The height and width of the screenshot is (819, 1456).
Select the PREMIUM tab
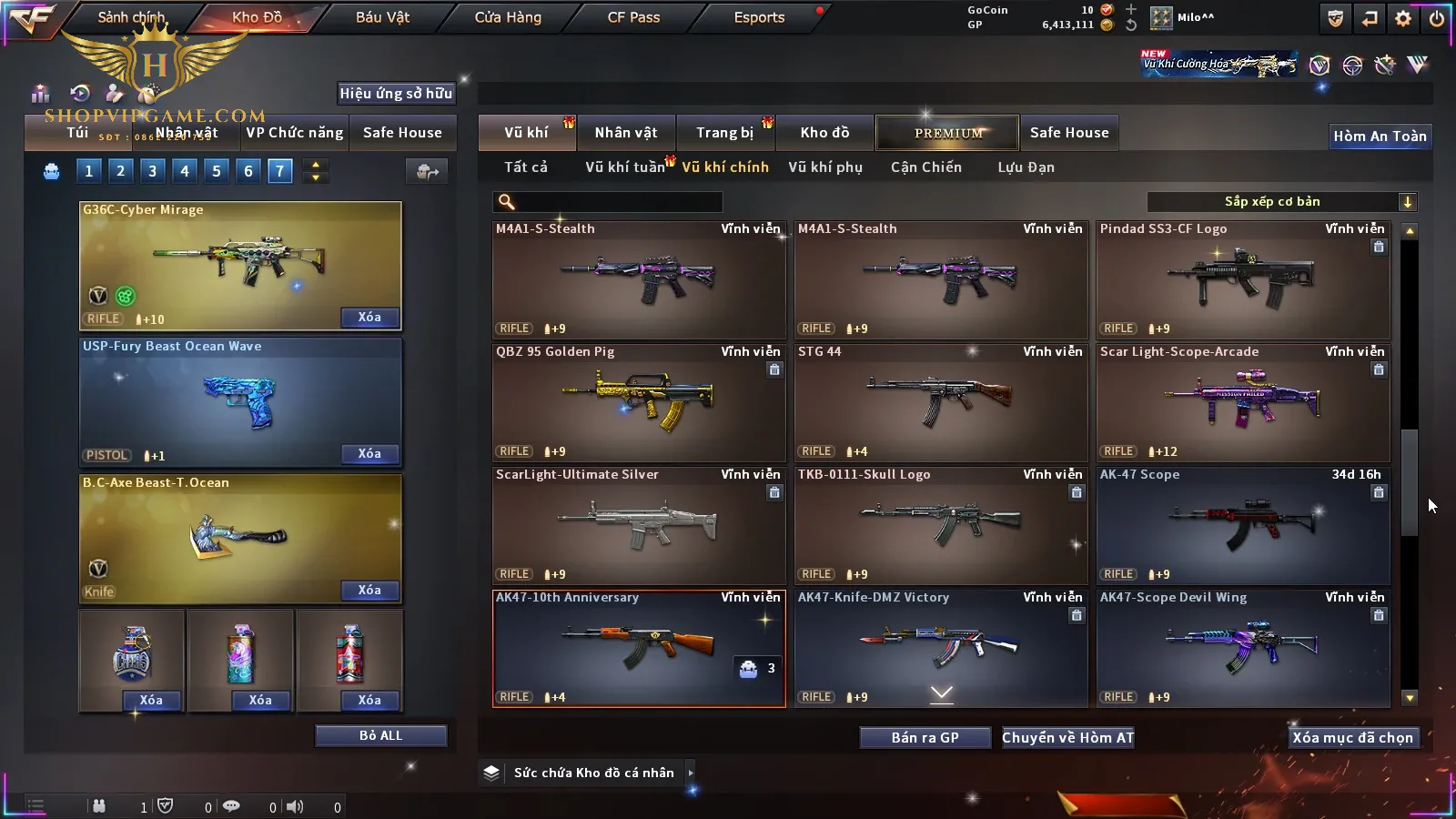click(x=948, y=133)
